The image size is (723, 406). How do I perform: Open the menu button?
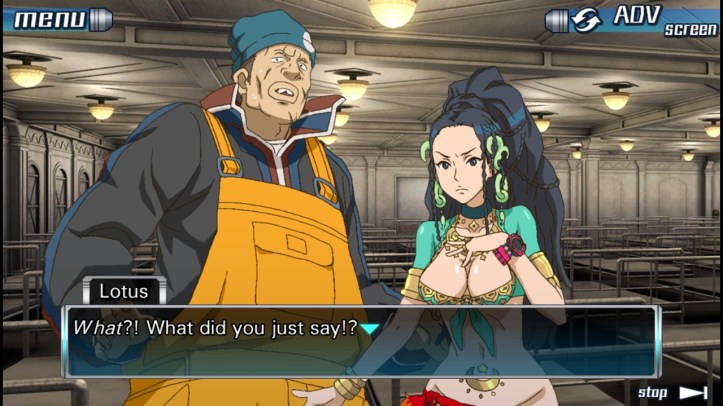point(57,19)
